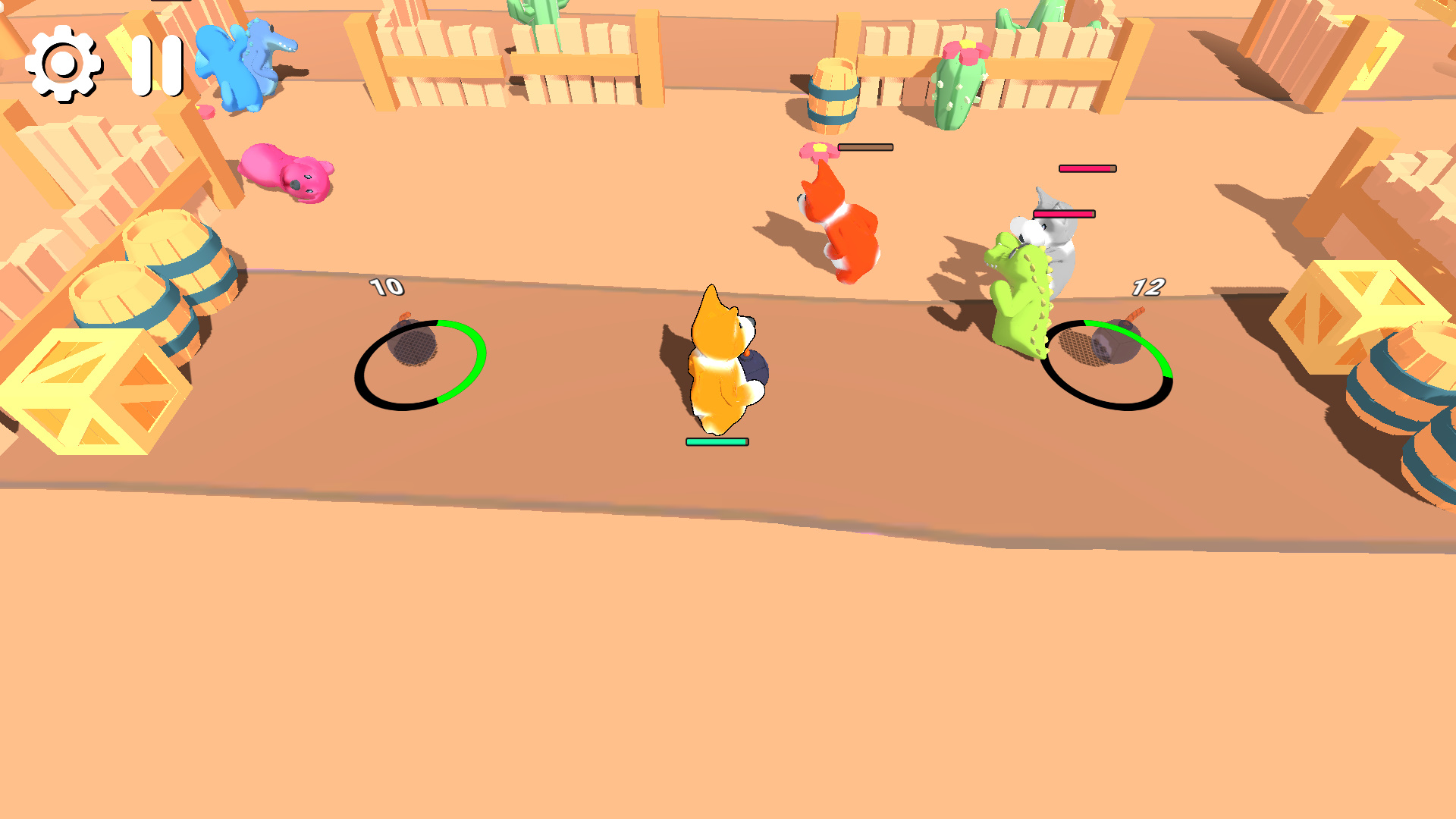Click the number 10 timer label
The image size is (1456, 819).
coord(385,287)
